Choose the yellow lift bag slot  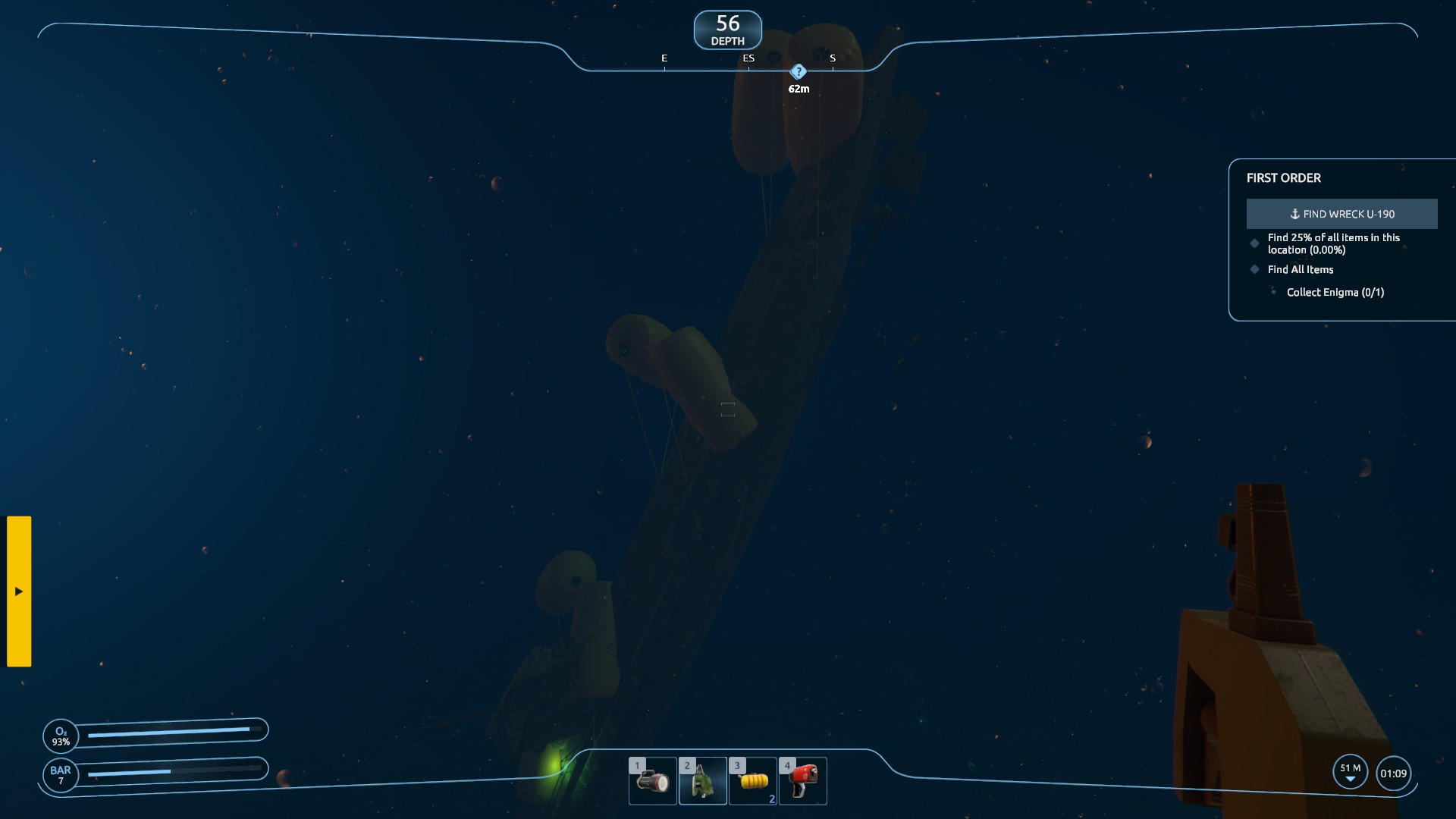pos(752,780)
